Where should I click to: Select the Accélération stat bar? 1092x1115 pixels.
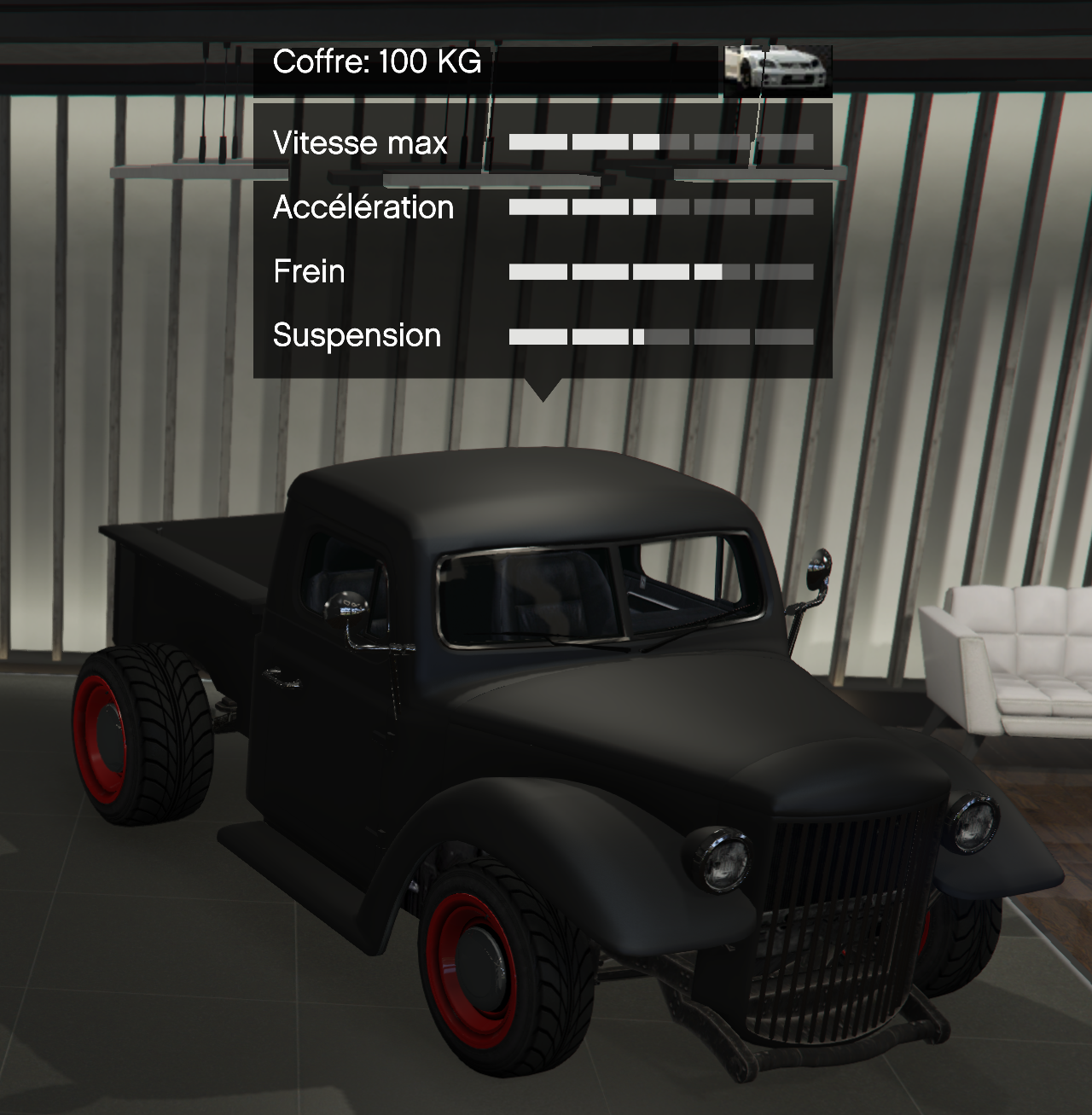(x=661, y=207)
